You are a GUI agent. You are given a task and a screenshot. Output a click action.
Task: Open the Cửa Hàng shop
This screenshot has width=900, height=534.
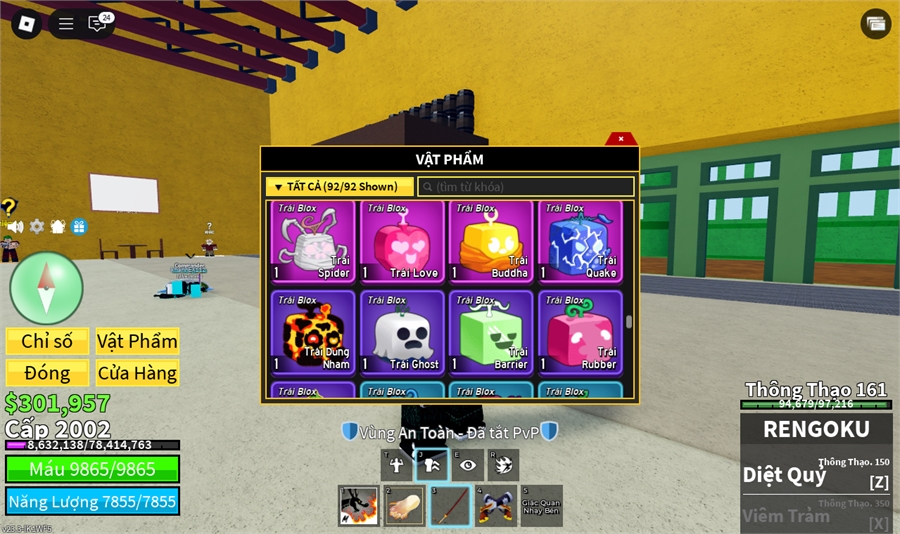(x=137, y=373)
